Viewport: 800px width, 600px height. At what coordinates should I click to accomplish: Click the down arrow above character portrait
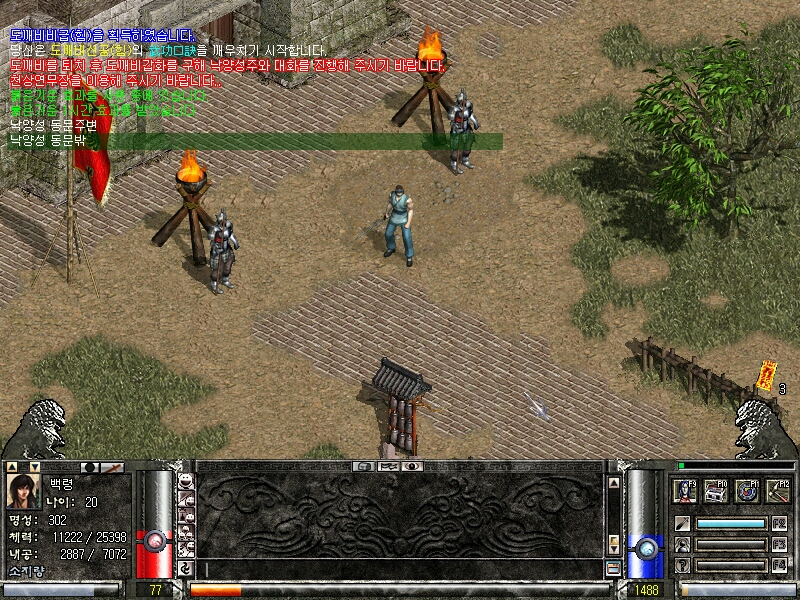coord(34,467)
